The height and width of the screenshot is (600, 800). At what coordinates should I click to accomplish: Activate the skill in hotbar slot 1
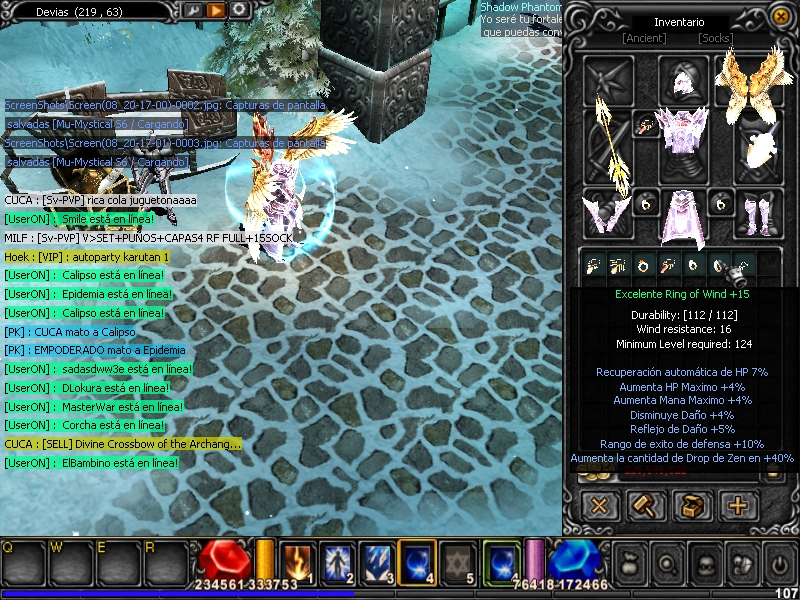point(298,562)
